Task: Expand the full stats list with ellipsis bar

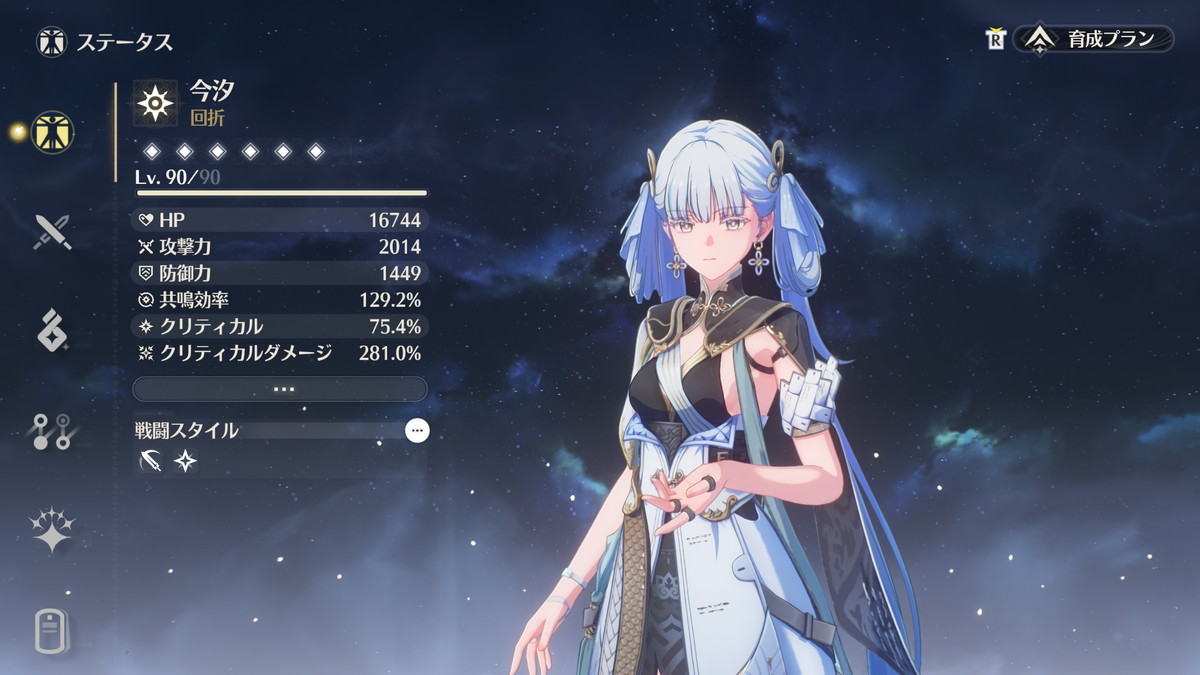Action: [x=280, y=389]
